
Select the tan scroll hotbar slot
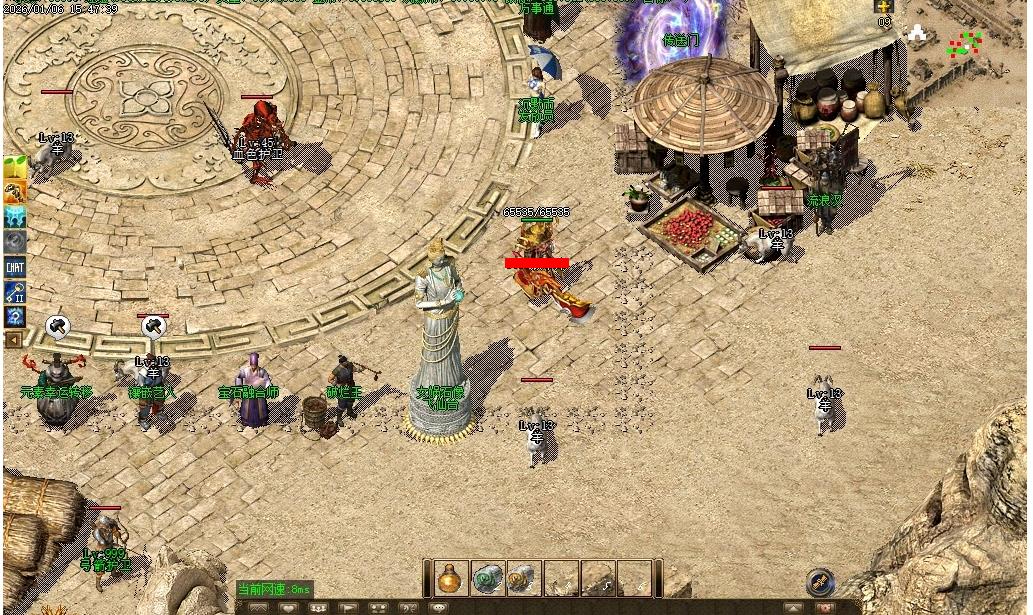(523, 578)
